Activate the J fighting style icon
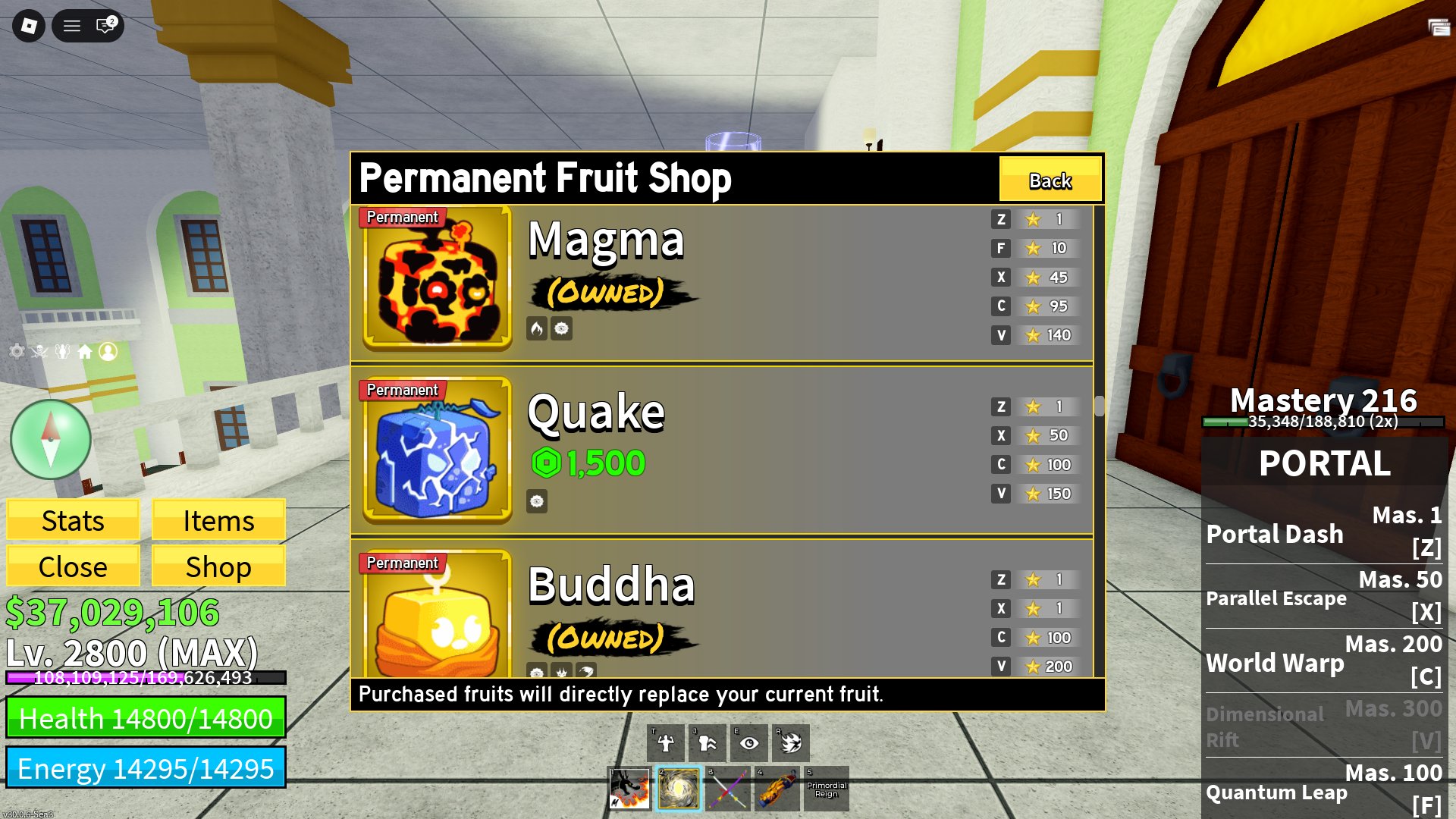Screen dimensions: 1456x819 (x=707, y=742)
